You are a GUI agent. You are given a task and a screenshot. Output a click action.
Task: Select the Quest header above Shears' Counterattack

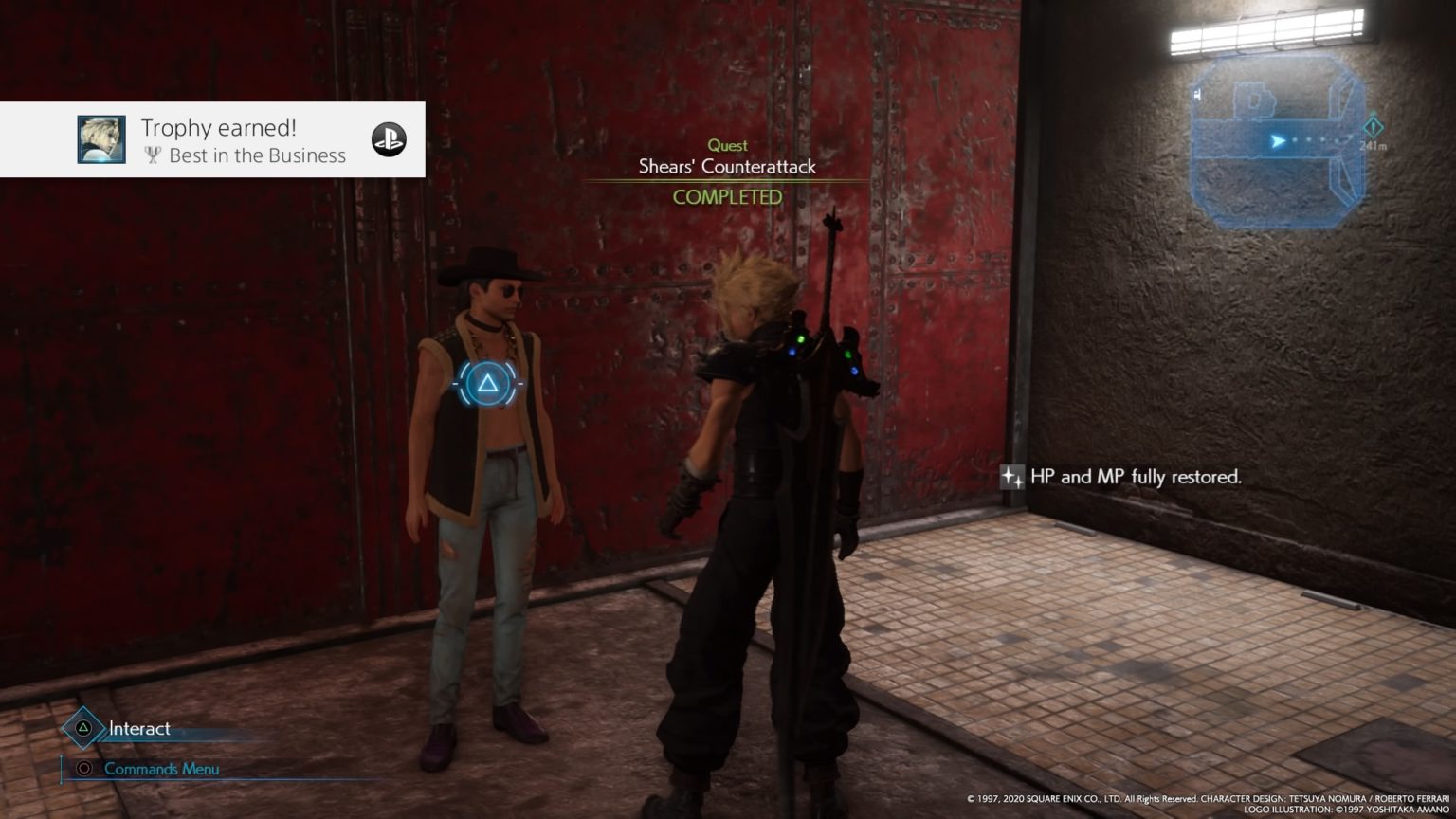727,145
